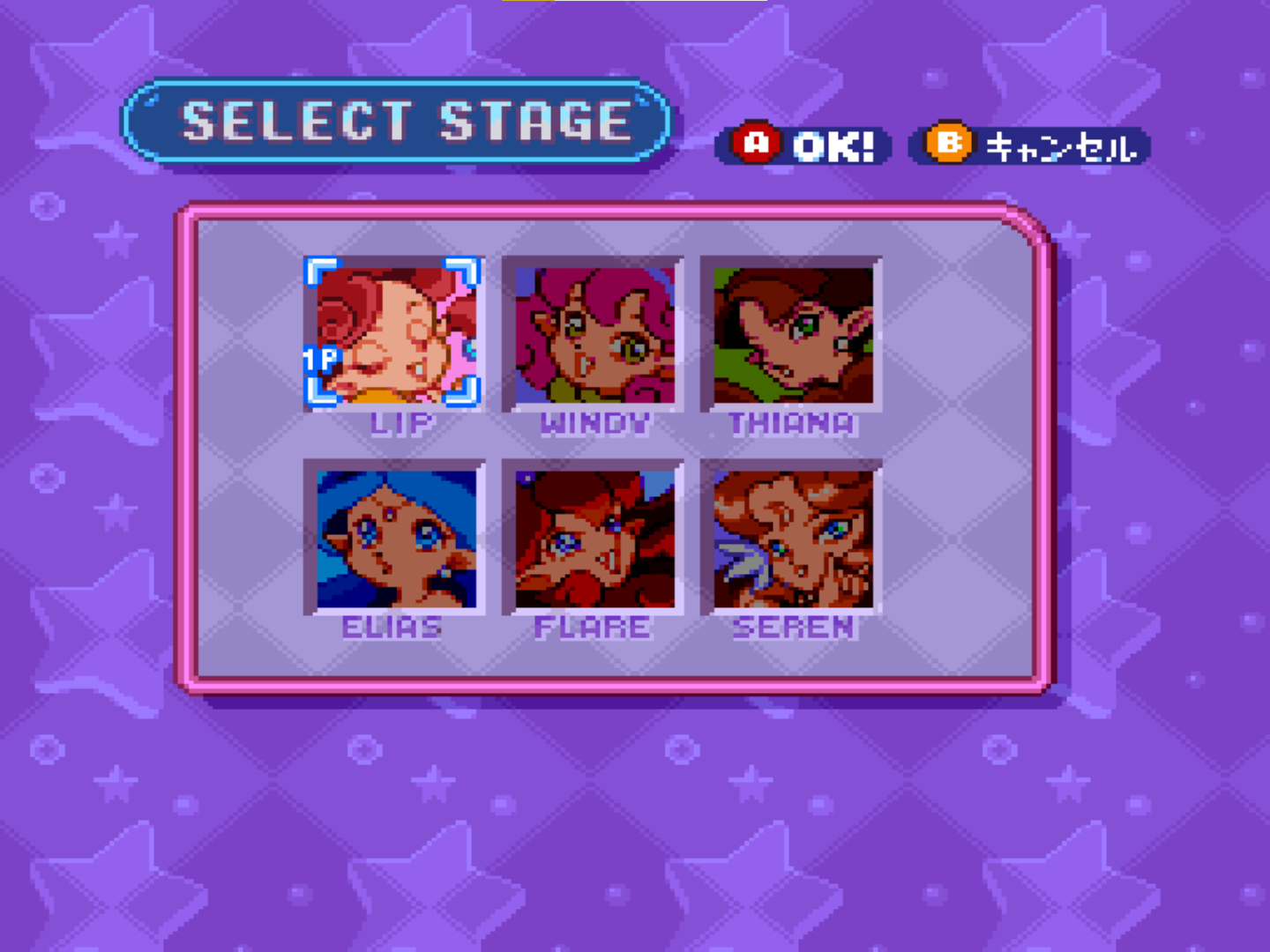Image resolution: width=1270 pixels, height=952 pixels.
Task: Click the WINDY name label
Action: [x=593, y=422]
